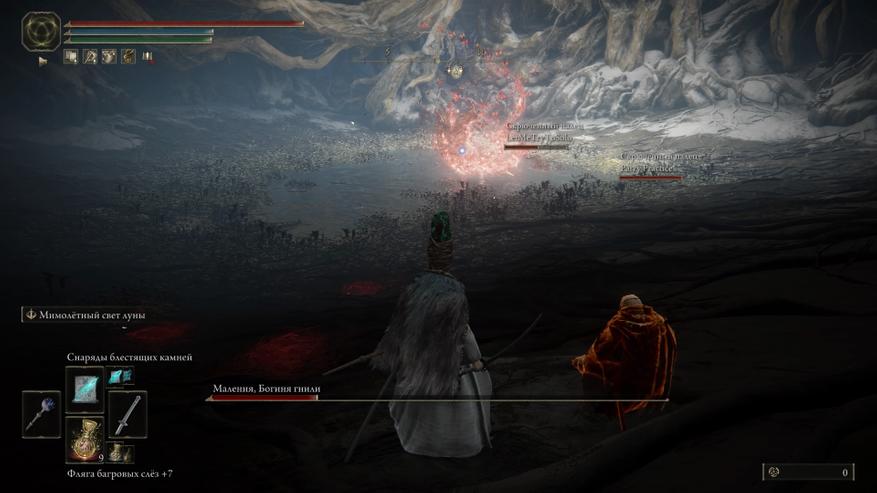Select the straight sword weapon slot

pos(127,413)
